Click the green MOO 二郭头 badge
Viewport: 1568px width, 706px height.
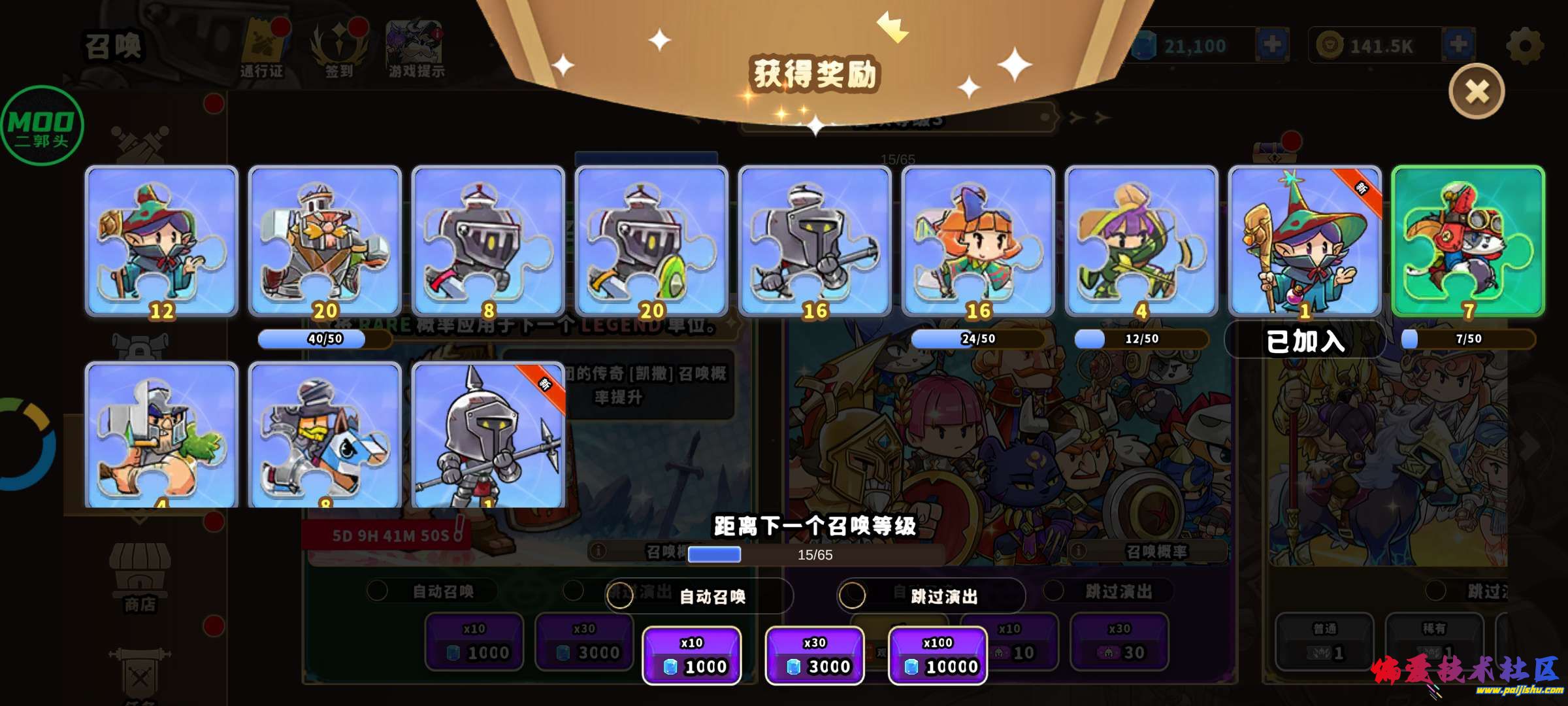tap(42, 126)
